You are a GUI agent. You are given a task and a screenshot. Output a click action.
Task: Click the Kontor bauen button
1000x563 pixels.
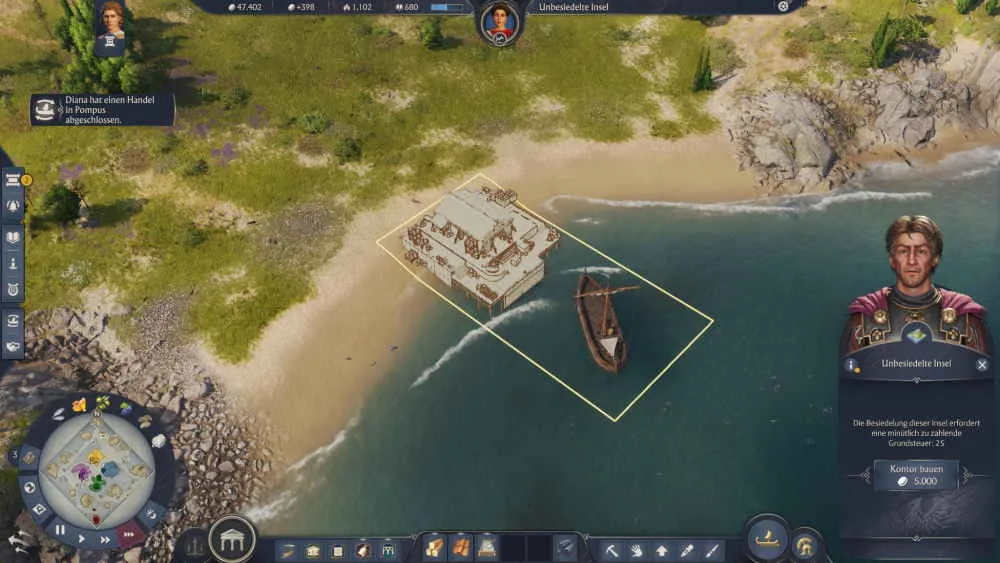(x=916, y=475)
